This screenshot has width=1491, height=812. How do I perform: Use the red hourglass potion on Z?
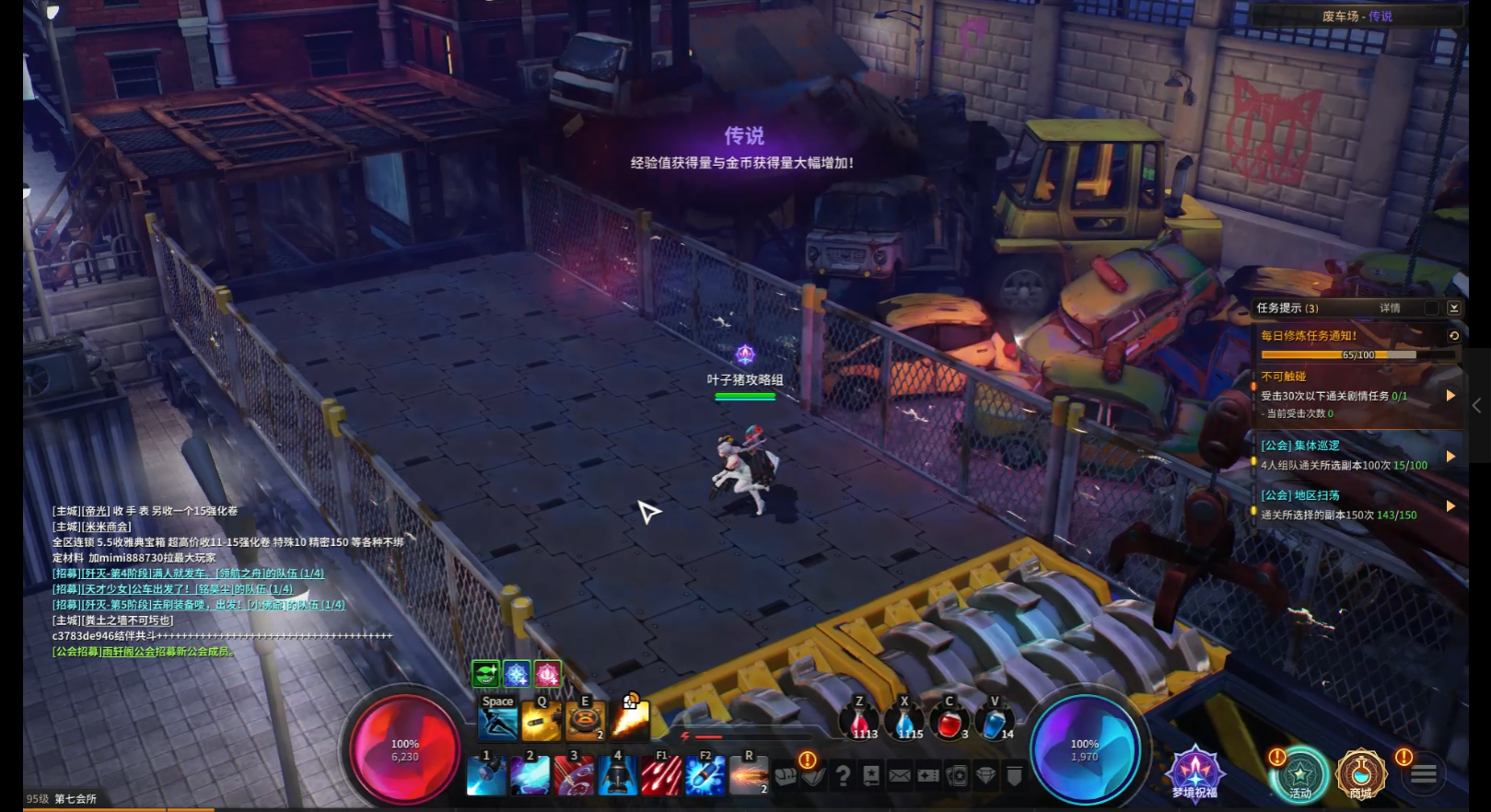coord(861,723)
